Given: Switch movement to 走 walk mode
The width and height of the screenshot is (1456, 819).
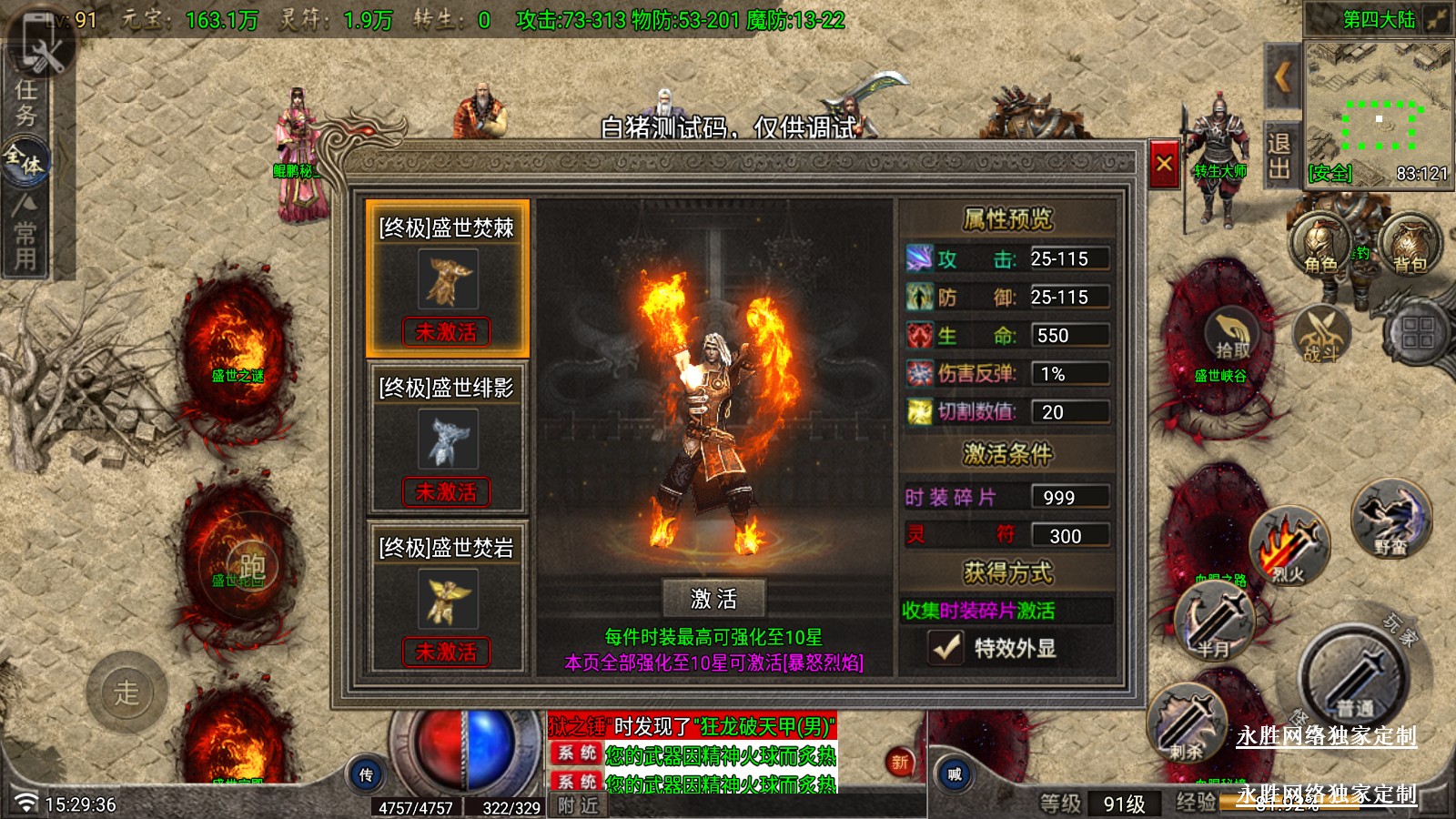Looking at the screenshot, I should tap(126, 693).
